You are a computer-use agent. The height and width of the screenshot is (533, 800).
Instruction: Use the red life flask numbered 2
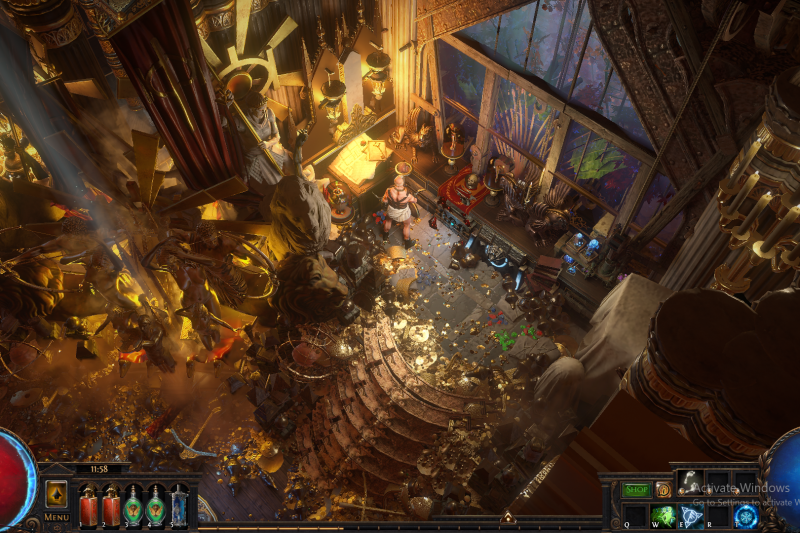111,504
